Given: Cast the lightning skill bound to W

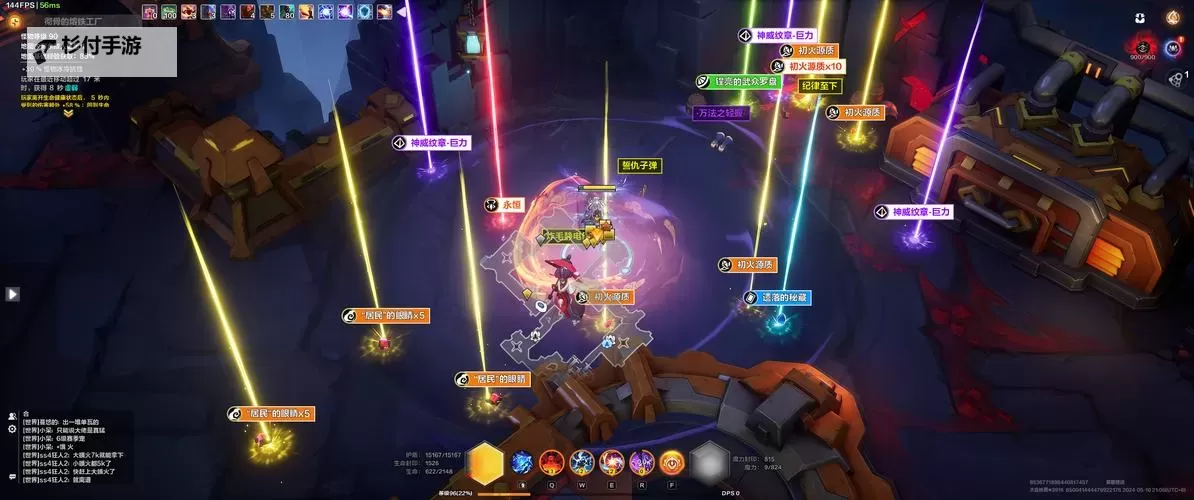Looking at the screenshot, I should pyautogui.click(x=582, y=462).
